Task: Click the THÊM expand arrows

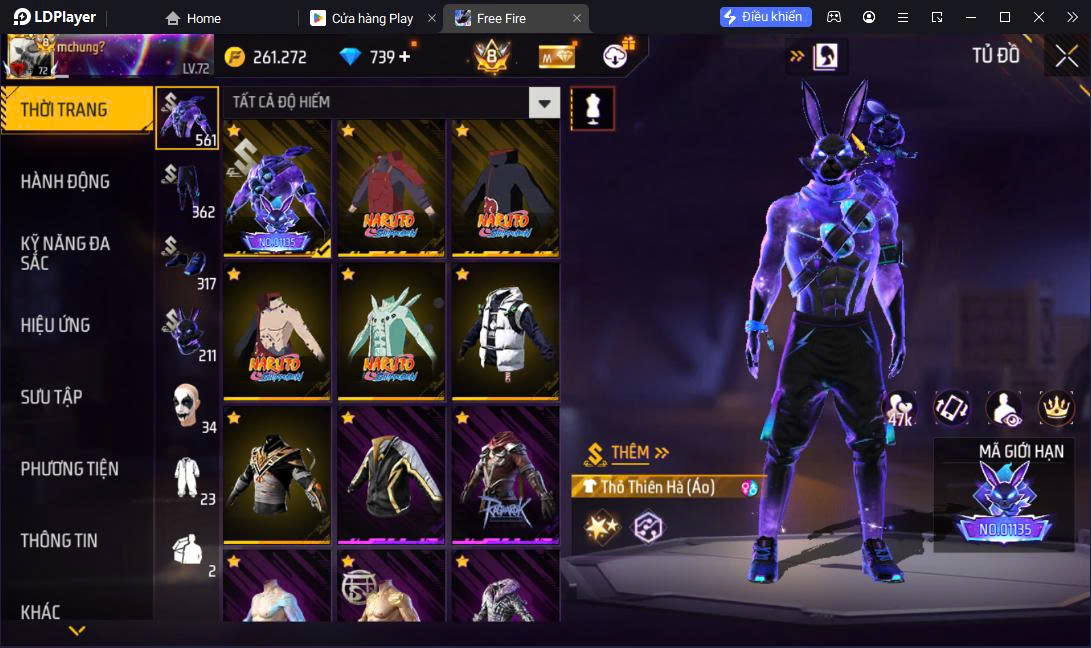Action: (661, 453)
